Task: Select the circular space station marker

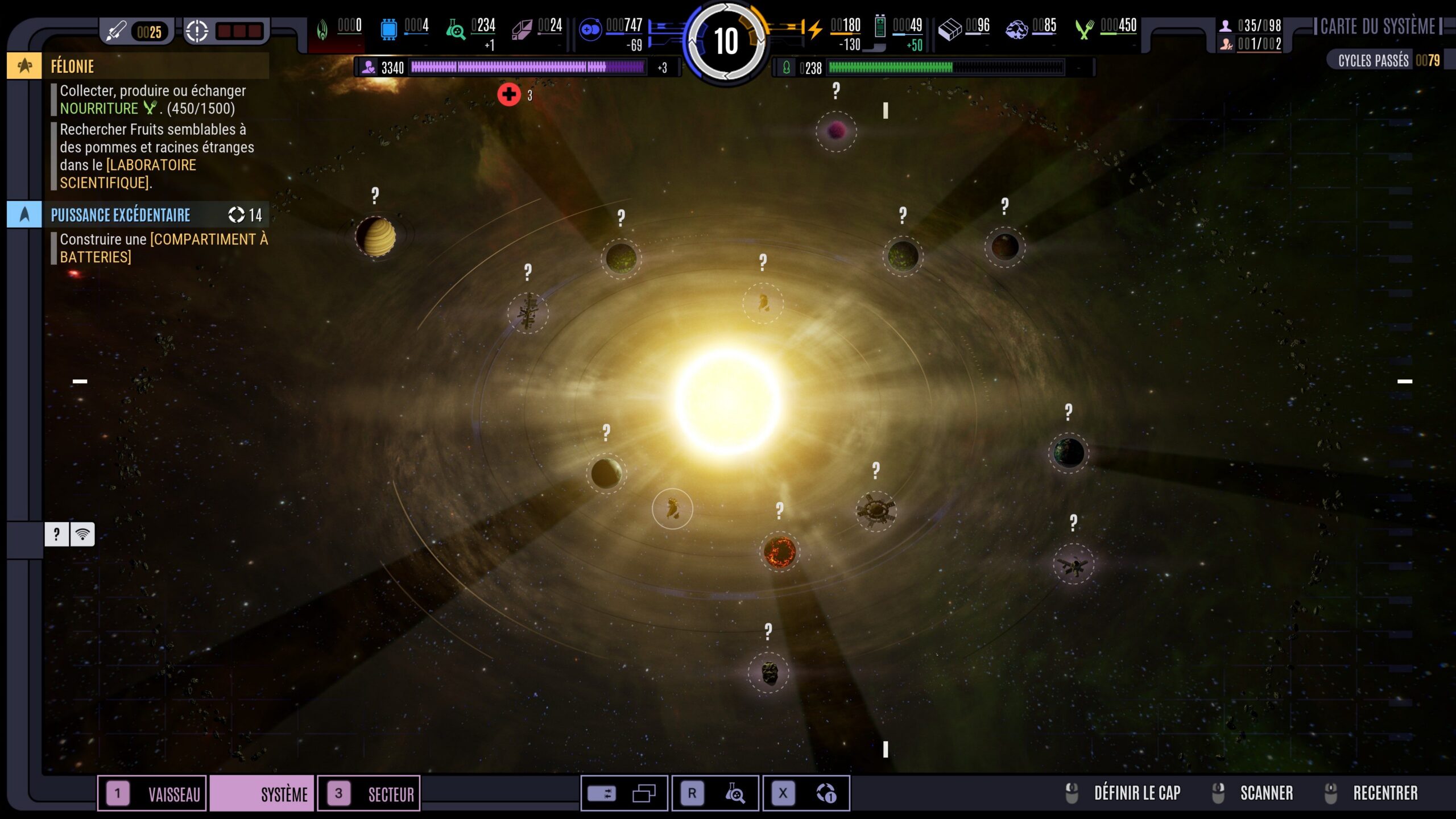Action: point(876,510)
